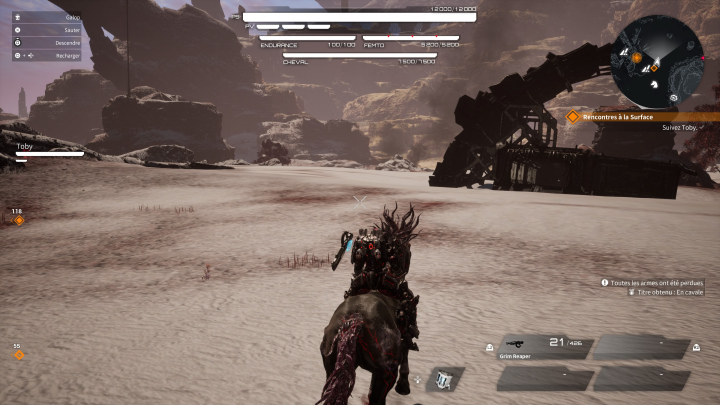Click the orange quest marker on the minimap
The height and width of the screenshot is (405, 720).
pyautogui.click(x=637, y=58)
